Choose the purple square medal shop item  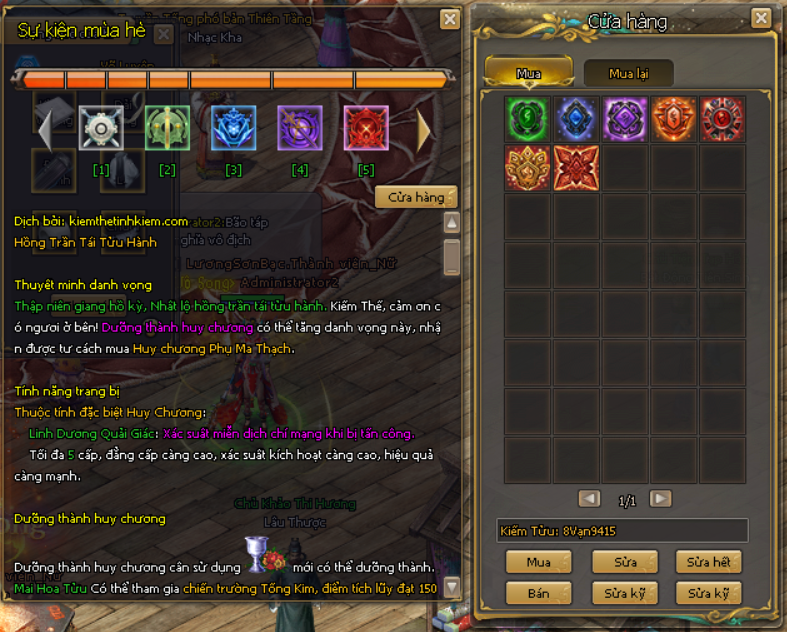coord(625,119)
